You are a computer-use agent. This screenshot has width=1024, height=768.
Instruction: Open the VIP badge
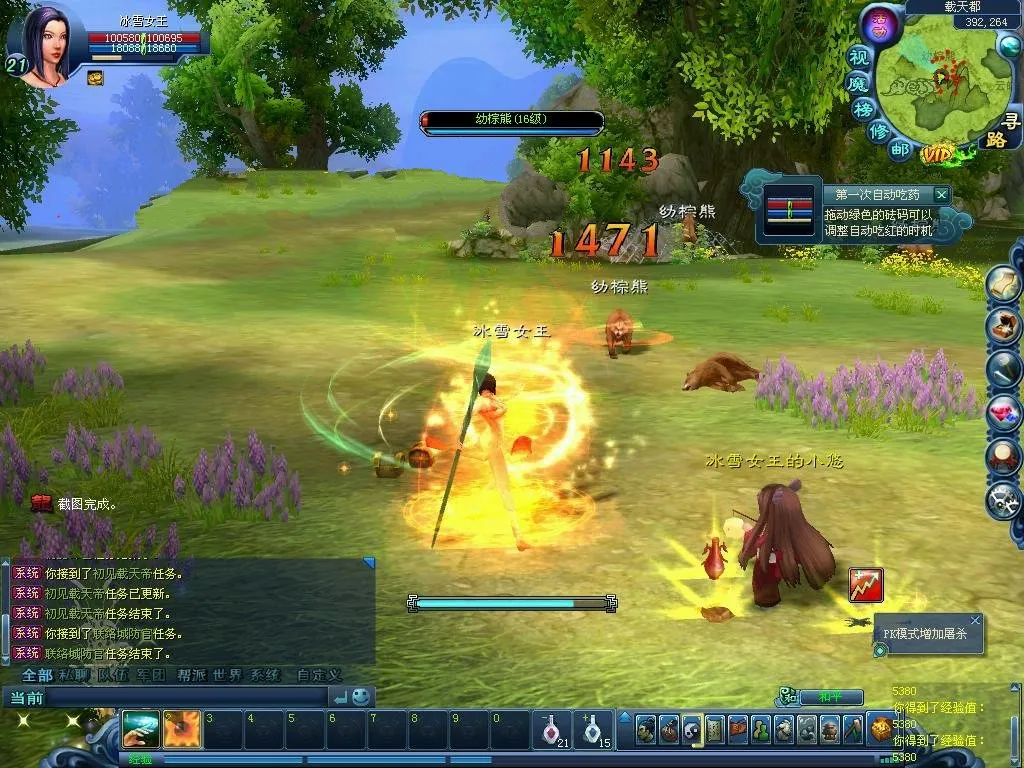click(x=938, y=154)
